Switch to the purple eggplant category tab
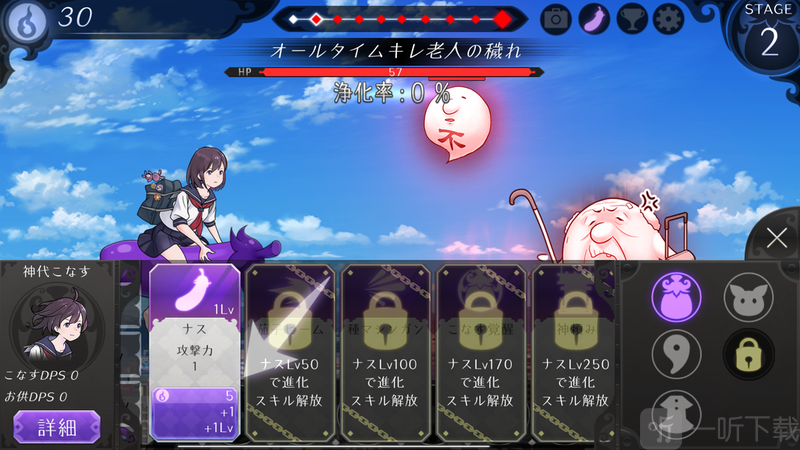This screenshot has width=800, height=450. pos(676,297)
